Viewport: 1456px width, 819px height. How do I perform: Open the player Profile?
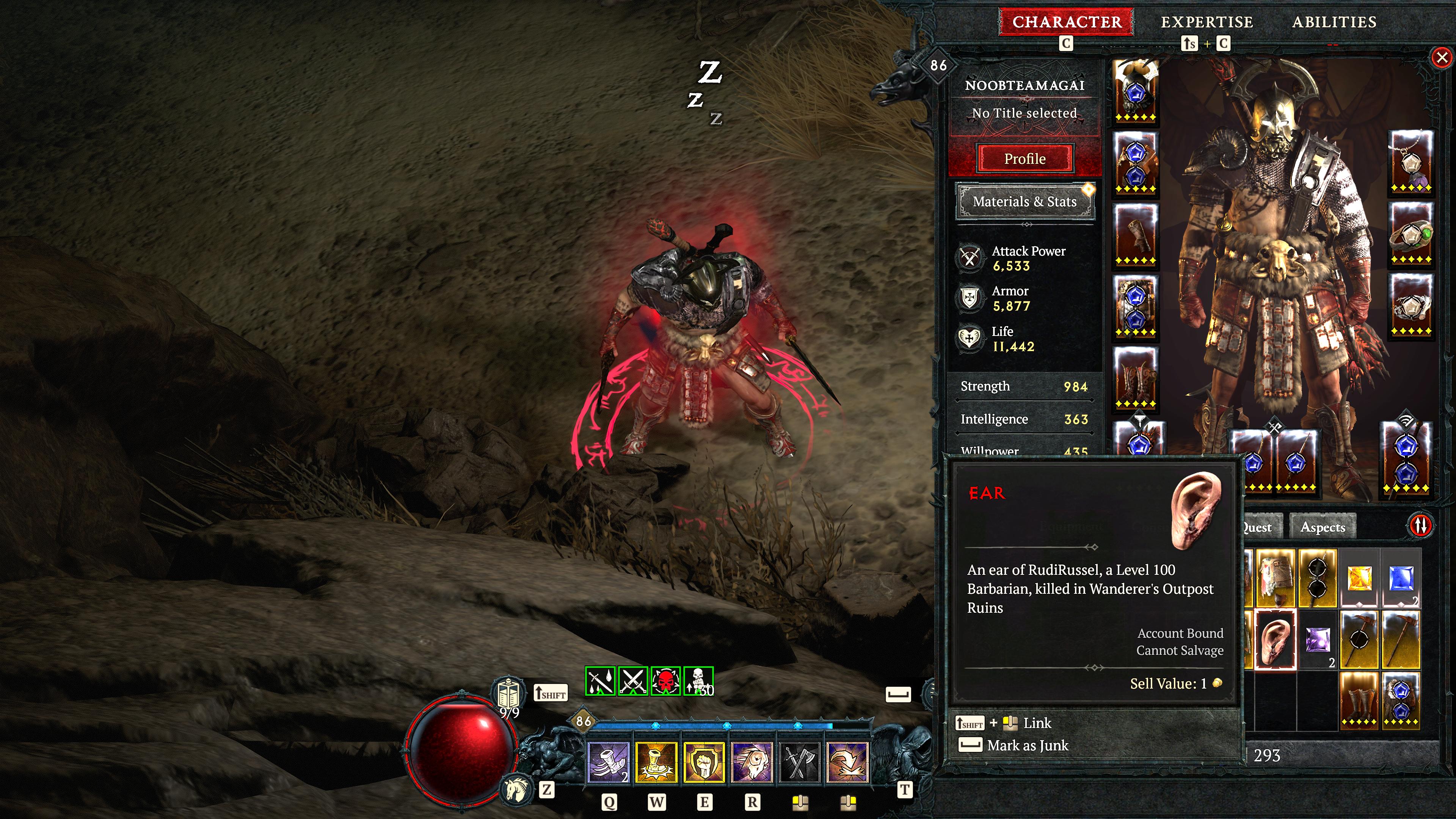pos(1025,159)
